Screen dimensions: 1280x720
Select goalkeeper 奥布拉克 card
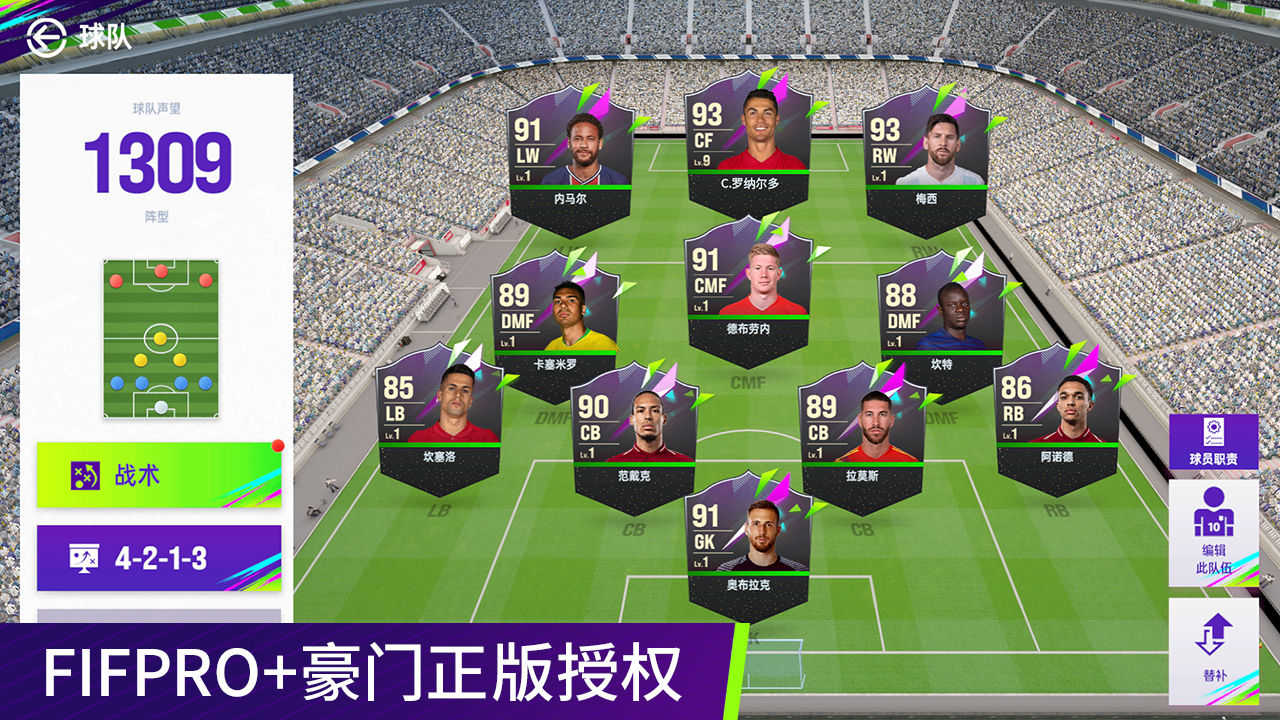[x=747, y=555]
